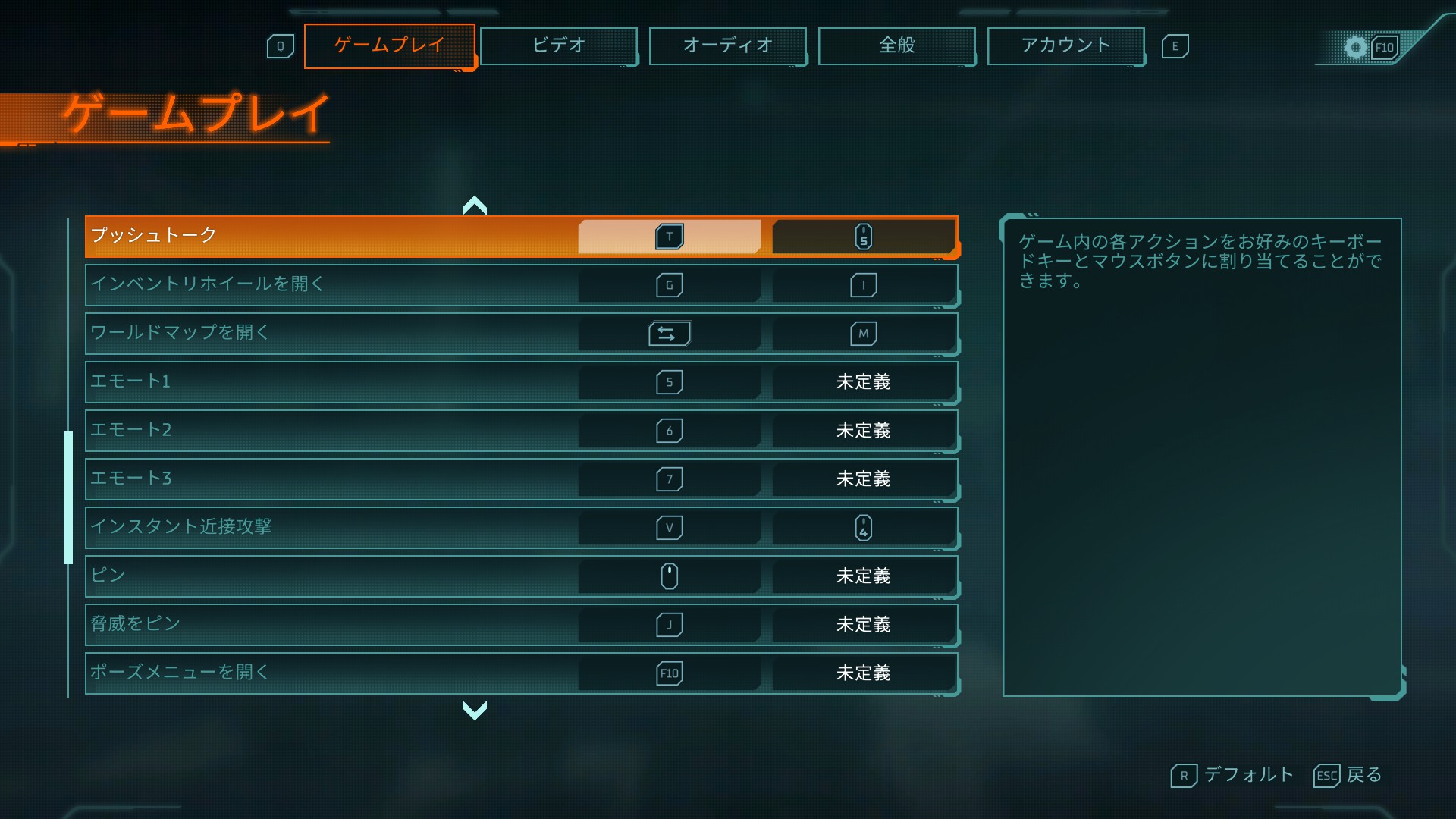
Task: Select the V key binding for インスタント近接攻撃
Action: click(669, 527)
